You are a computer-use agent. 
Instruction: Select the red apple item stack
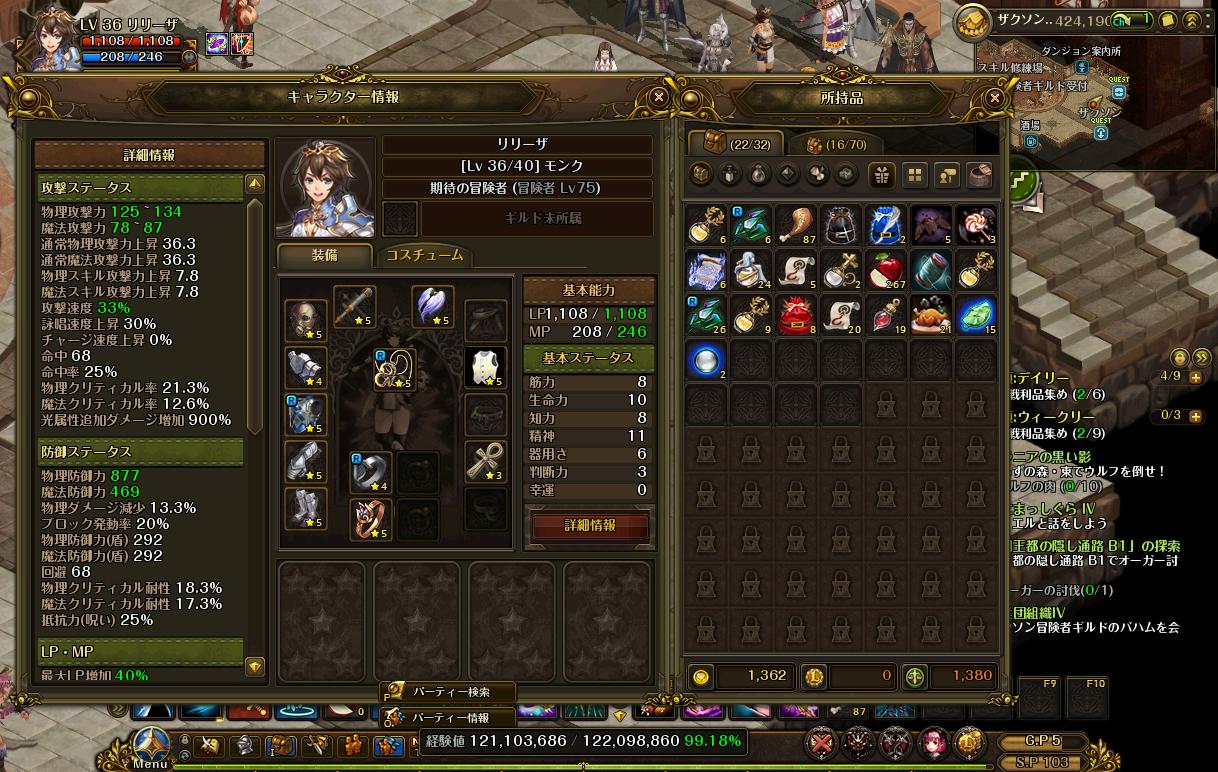coord(885,270)
